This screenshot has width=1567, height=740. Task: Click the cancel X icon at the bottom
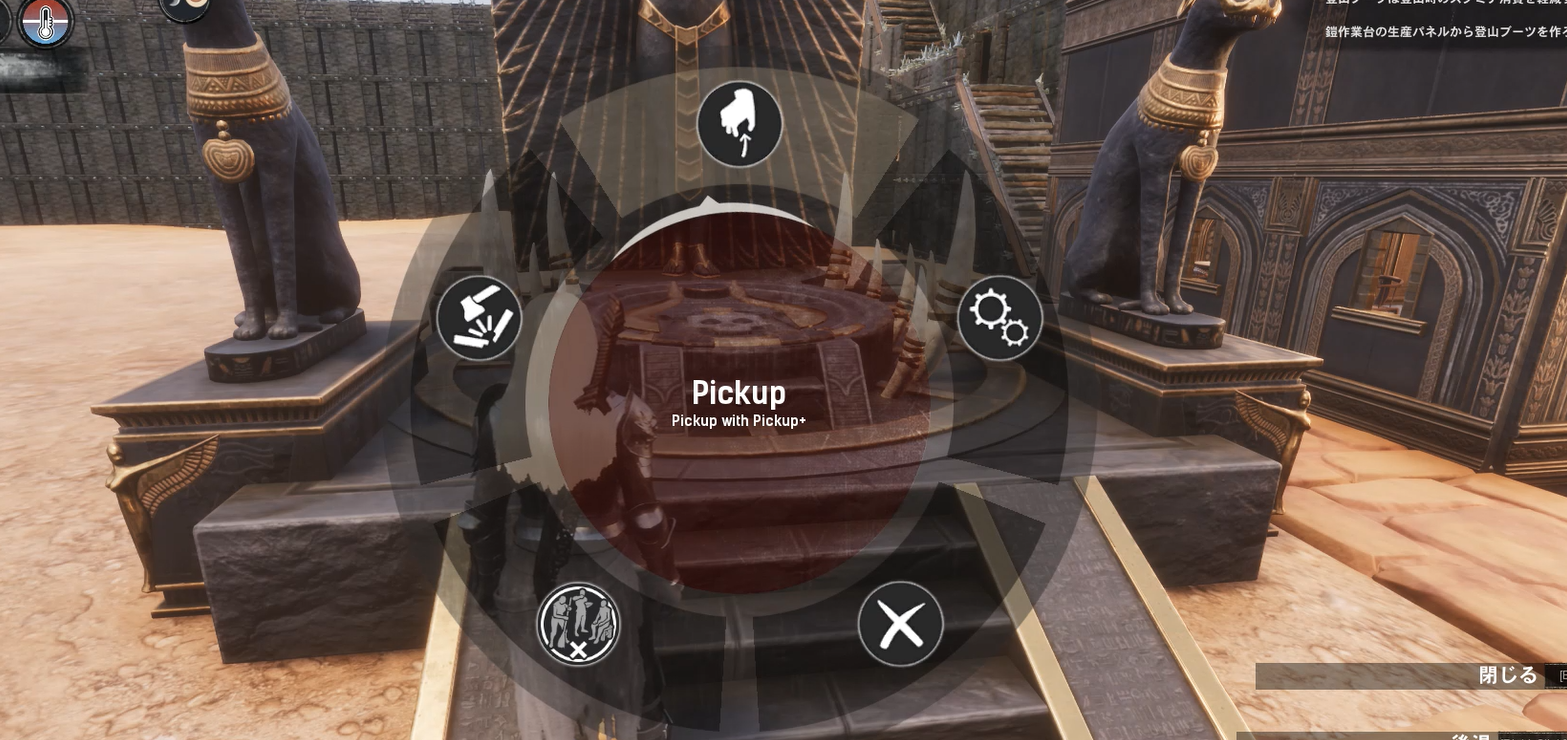pos(899,622)
